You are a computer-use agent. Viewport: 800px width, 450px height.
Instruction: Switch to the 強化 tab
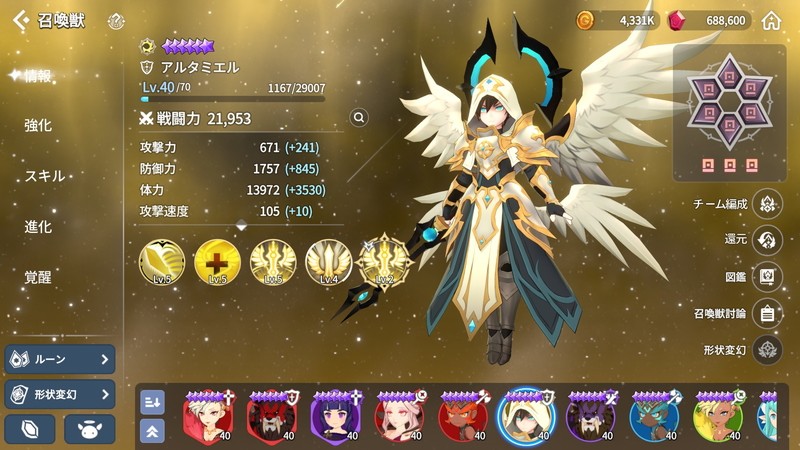pos(38,126)
